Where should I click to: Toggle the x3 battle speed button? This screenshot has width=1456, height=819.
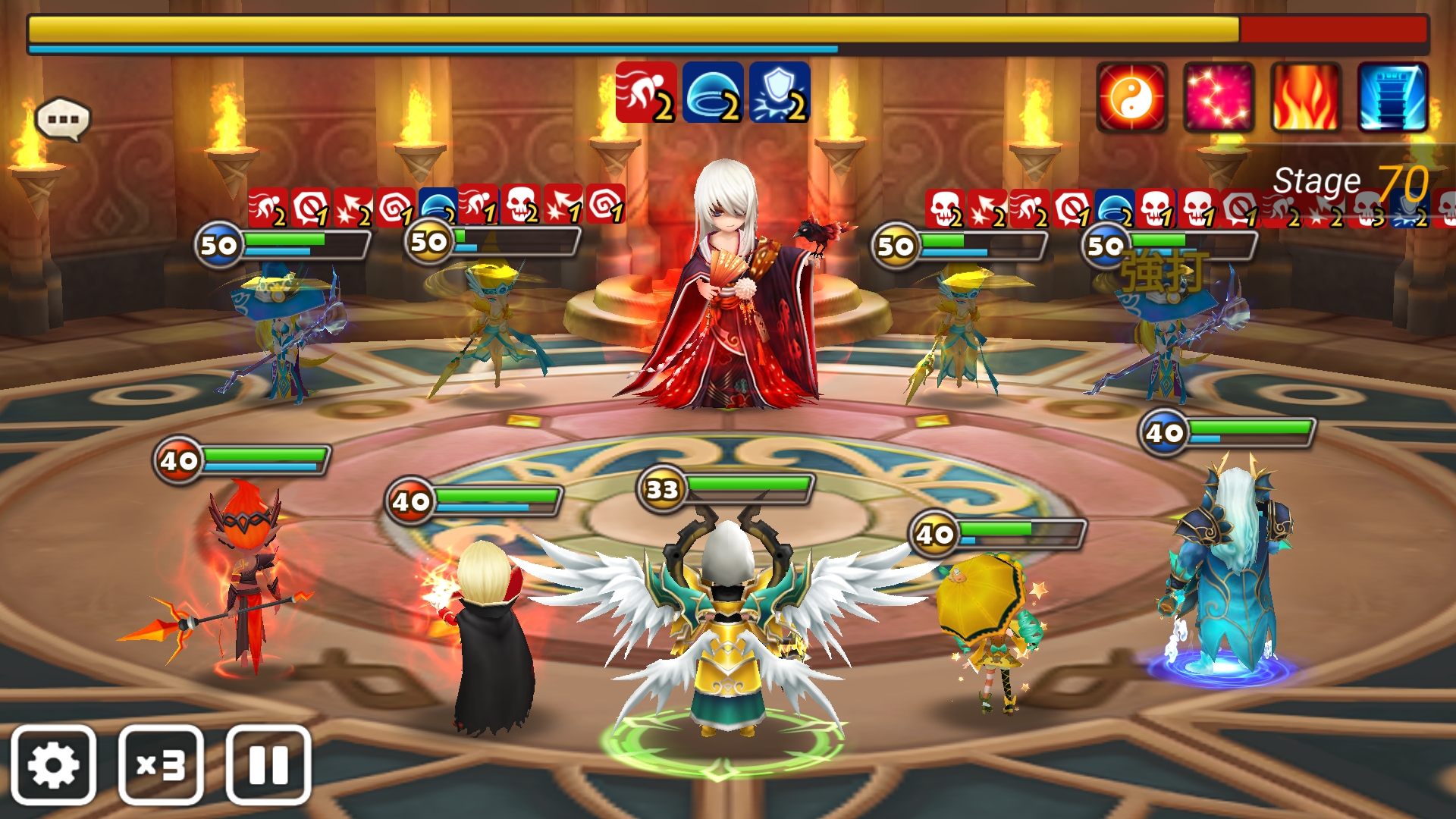coord(161,764)
